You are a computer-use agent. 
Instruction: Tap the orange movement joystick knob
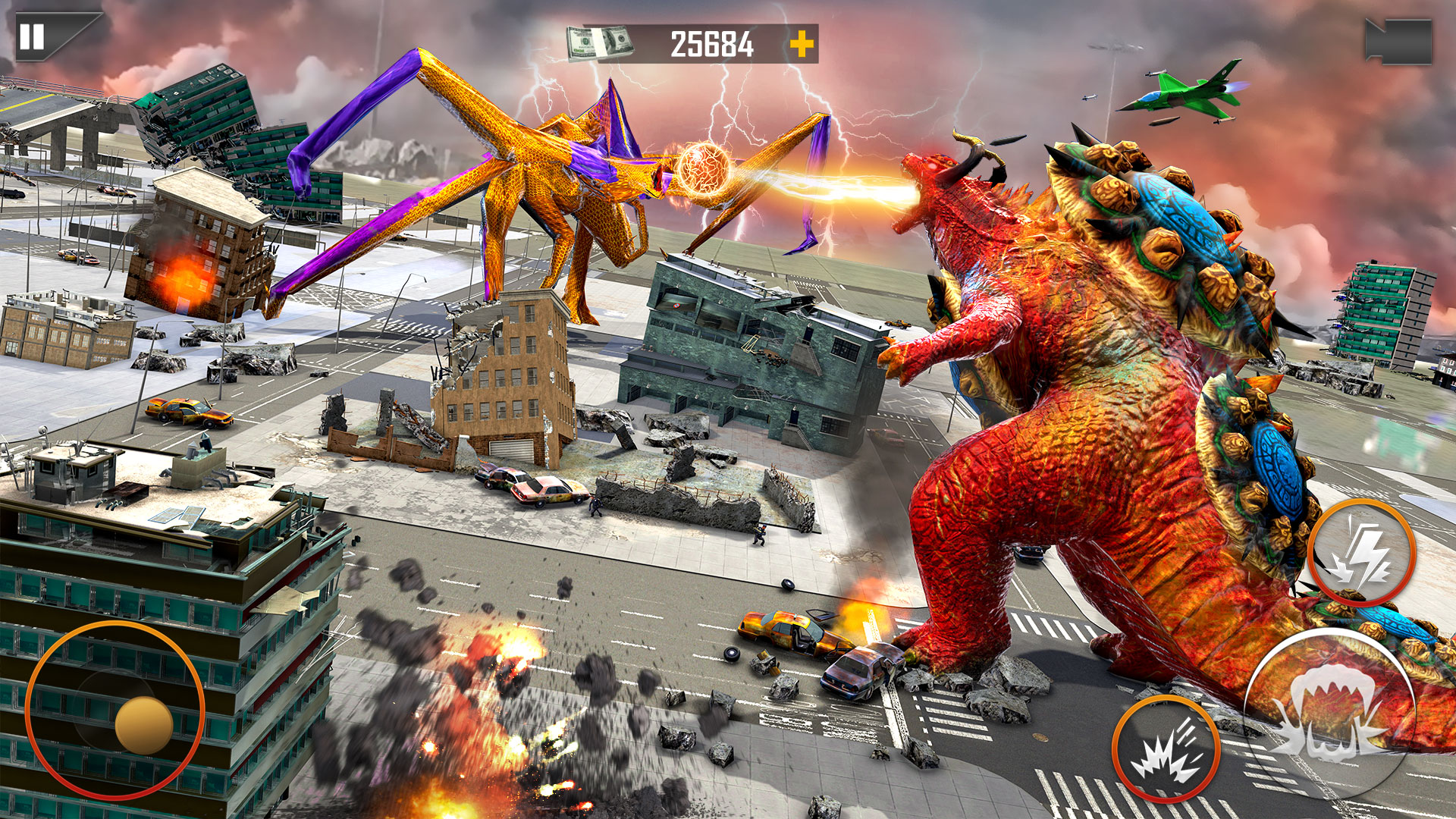(x=144, y=726)
